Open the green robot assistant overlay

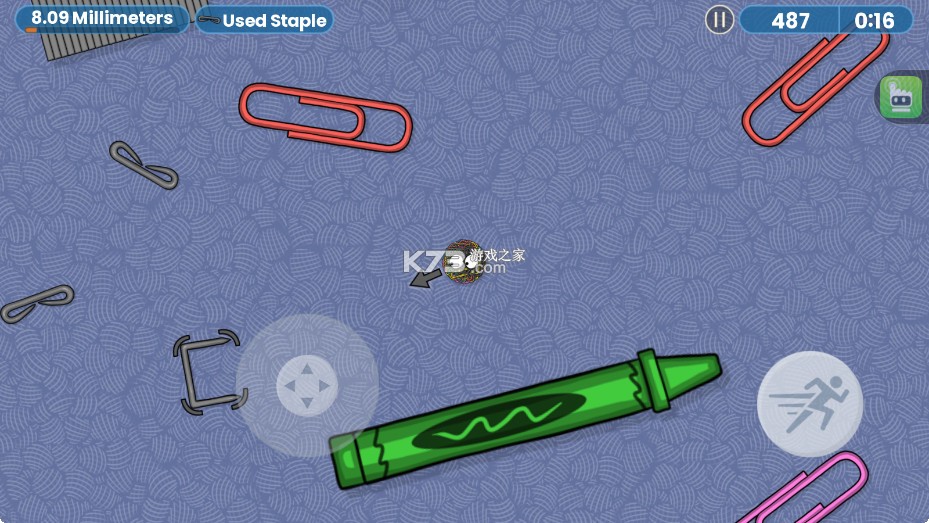pos(900,97)
